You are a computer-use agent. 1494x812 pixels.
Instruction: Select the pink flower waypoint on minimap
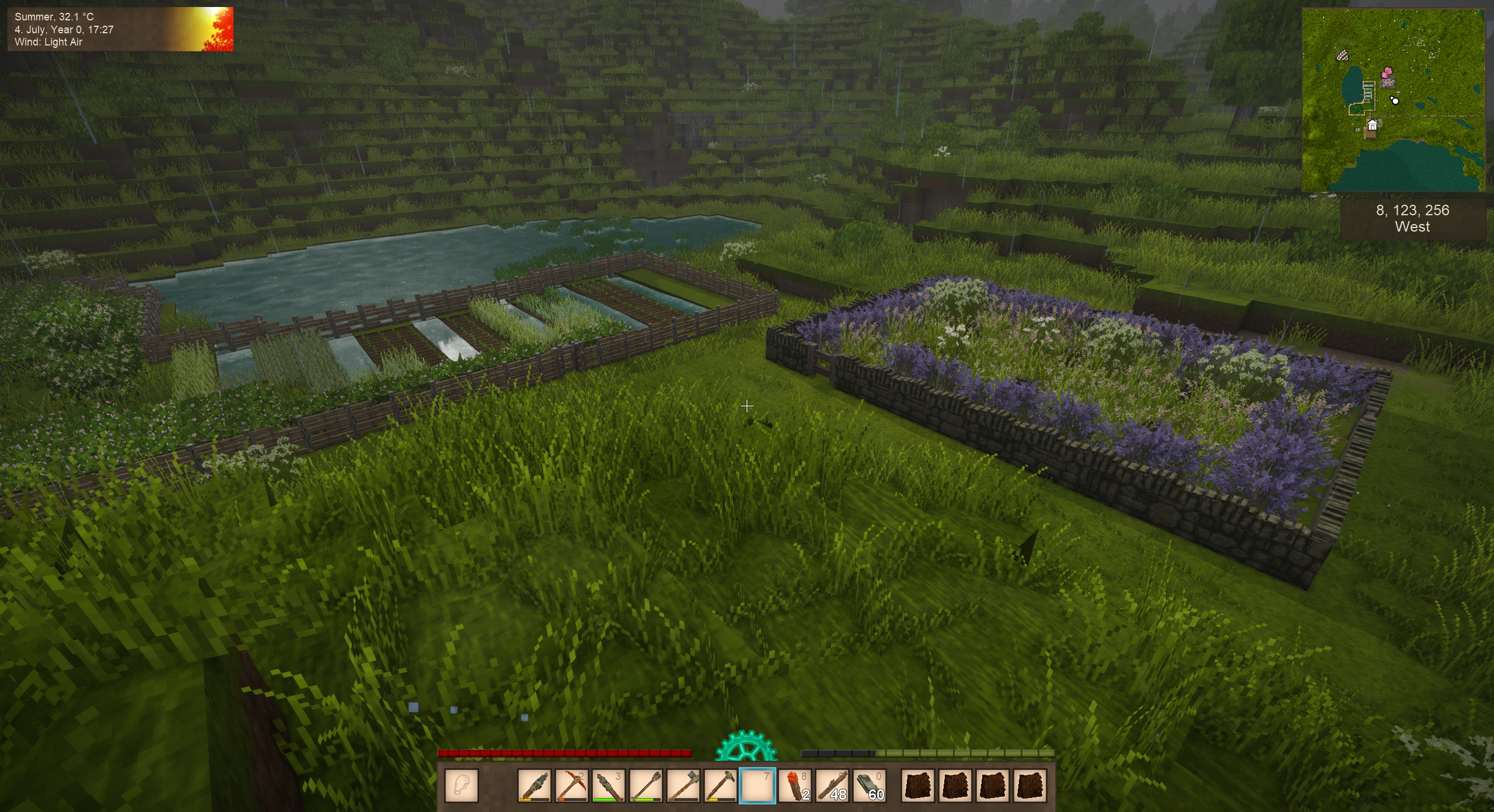(x=1387, y=73)
